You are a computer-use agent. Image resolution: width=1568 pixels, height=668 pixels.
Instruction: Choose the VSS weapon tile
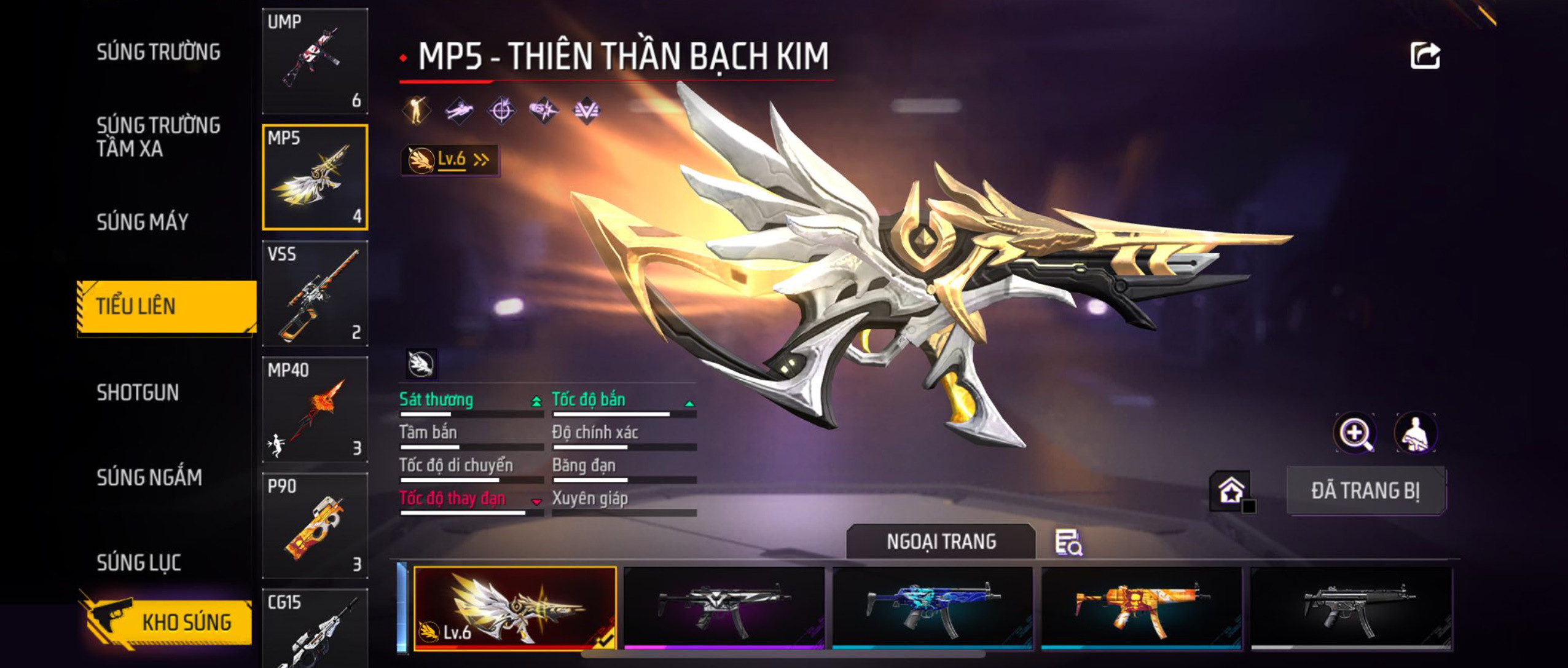[315, 293]
